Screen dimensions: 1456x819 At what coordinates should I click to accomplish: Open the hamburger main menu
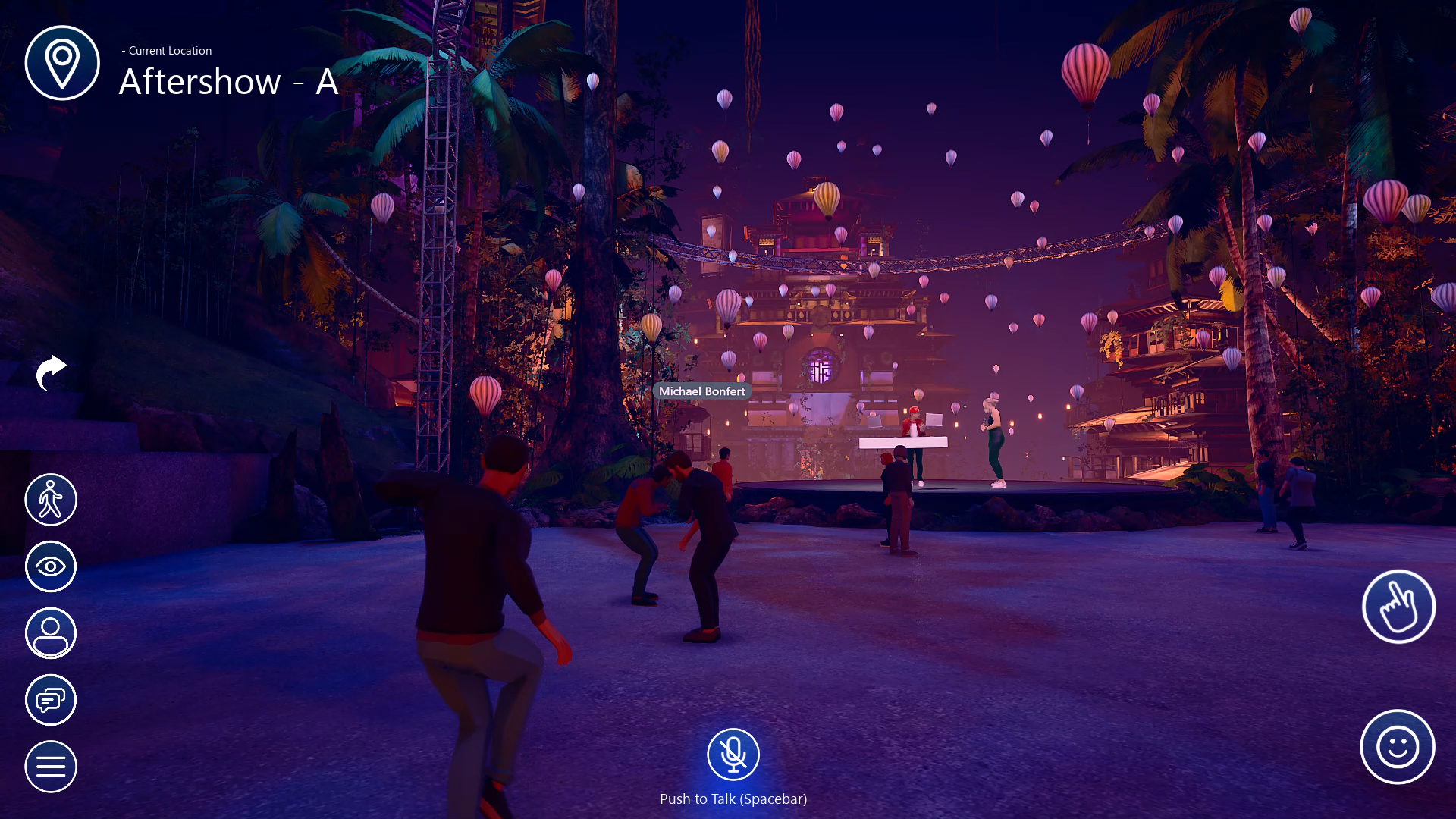(x=51, y=767)
